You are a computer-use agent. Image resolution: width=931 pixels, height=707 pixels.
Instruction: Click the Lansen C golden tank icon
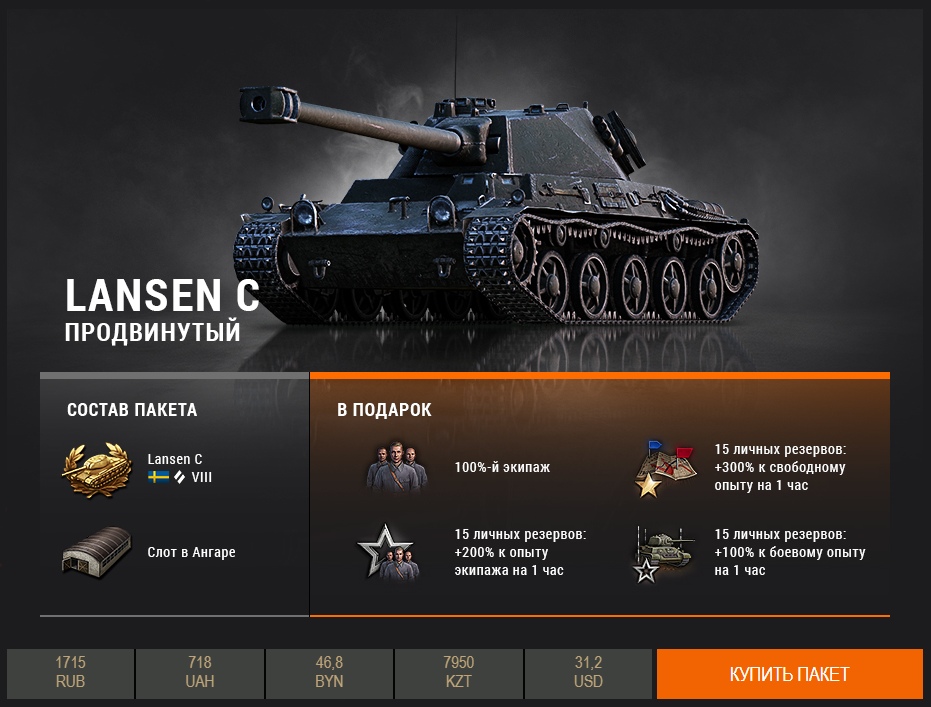pyautogui.click(x=97, y=468)
